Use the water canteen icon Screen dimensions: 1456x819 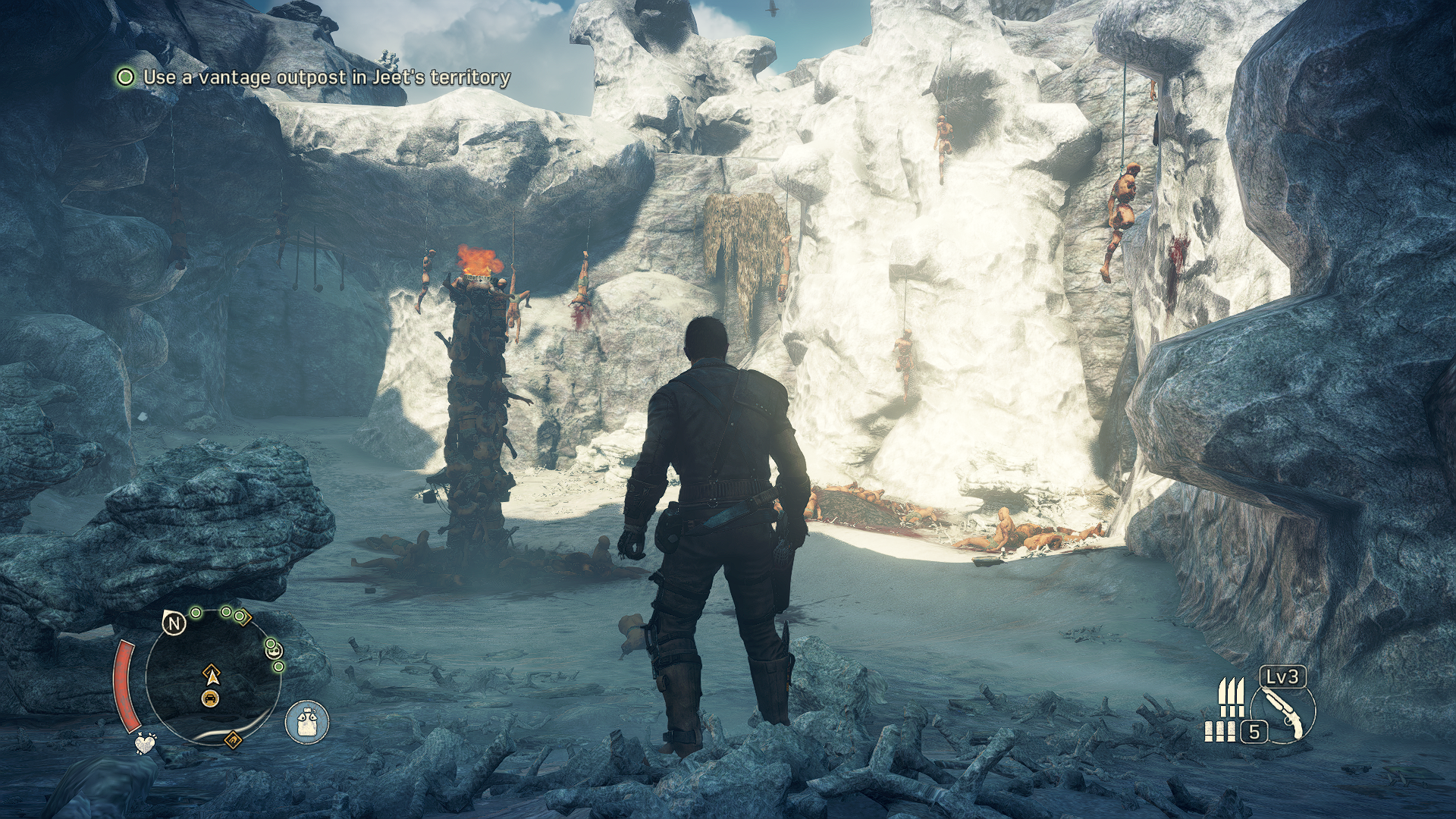click(x=307, y=720)
